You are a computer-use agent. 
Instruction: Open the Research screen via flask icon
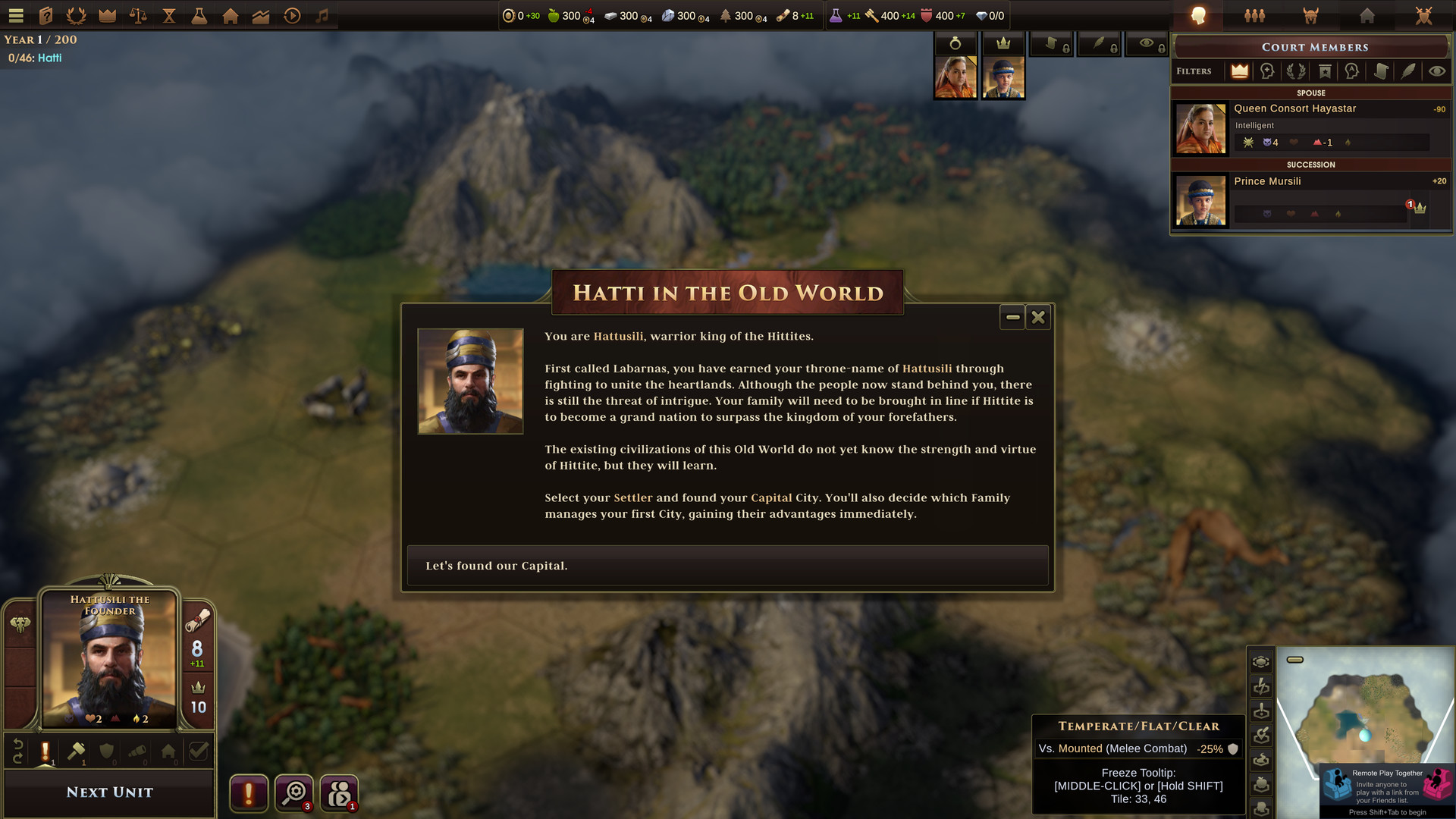click(199, 15)
